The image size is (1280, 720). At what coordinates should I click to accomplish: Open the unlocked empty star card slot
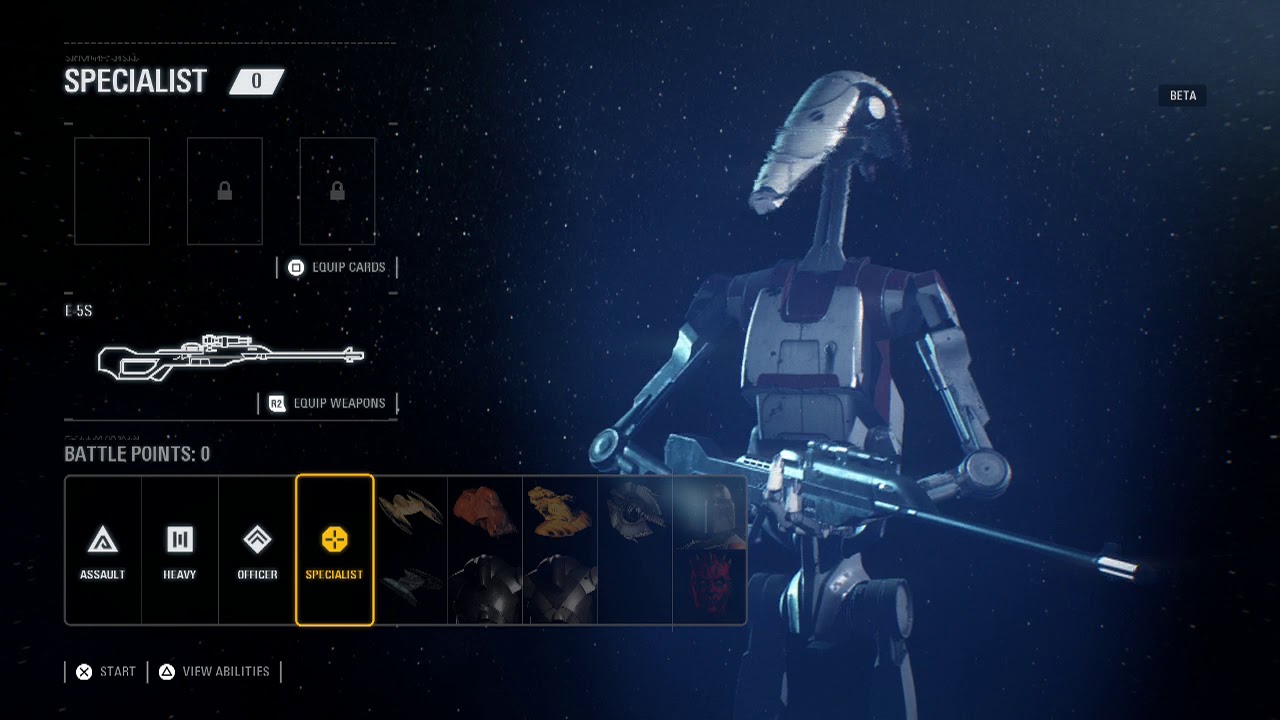pos(112,191)
